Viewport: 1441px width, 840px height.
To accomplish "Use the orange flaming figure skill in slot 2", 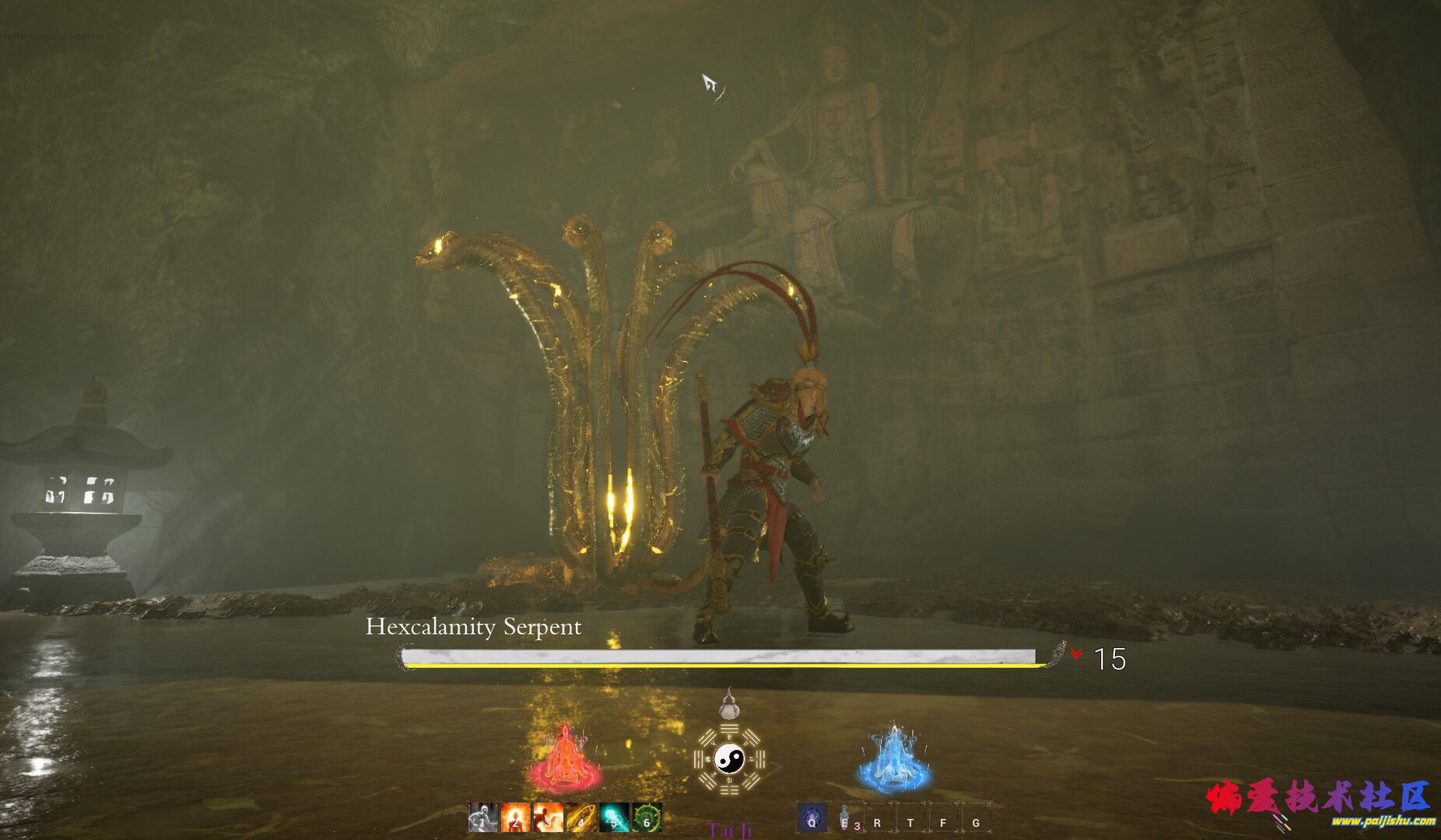I will (x=515, y=817).
